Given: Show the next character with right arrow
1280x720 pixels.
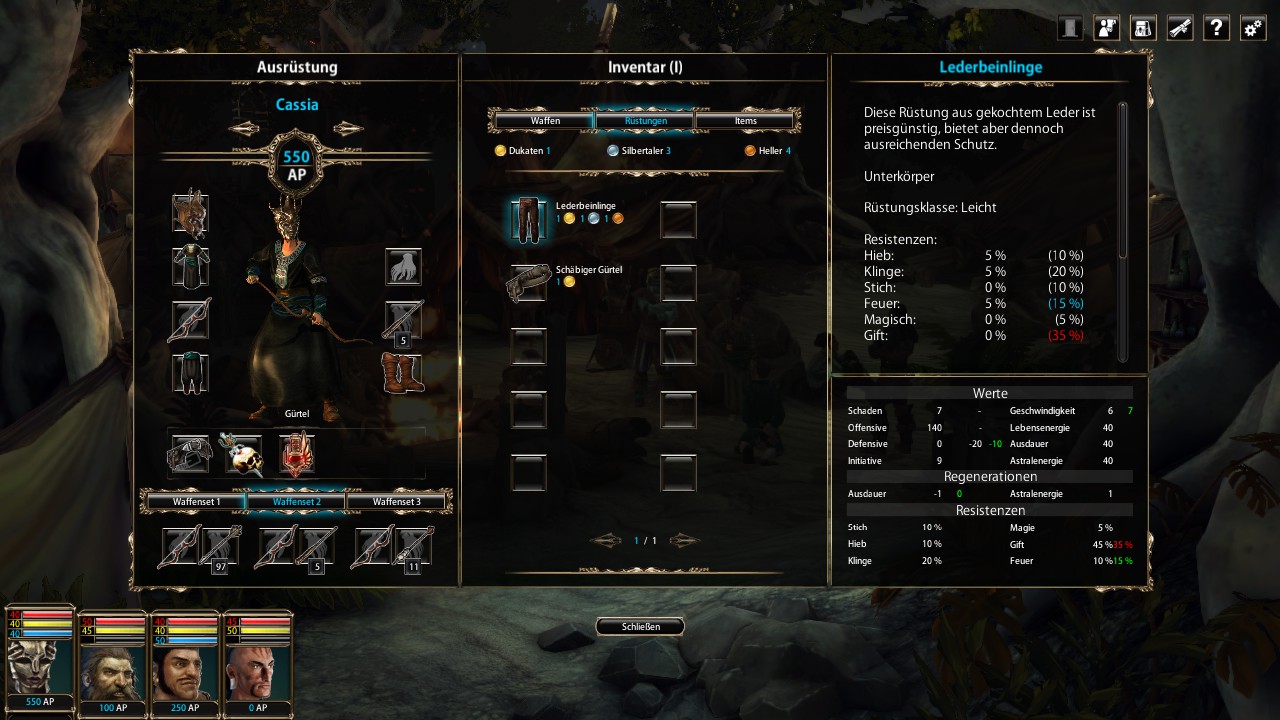Looking at the screenshot, I should pos(349,128).
